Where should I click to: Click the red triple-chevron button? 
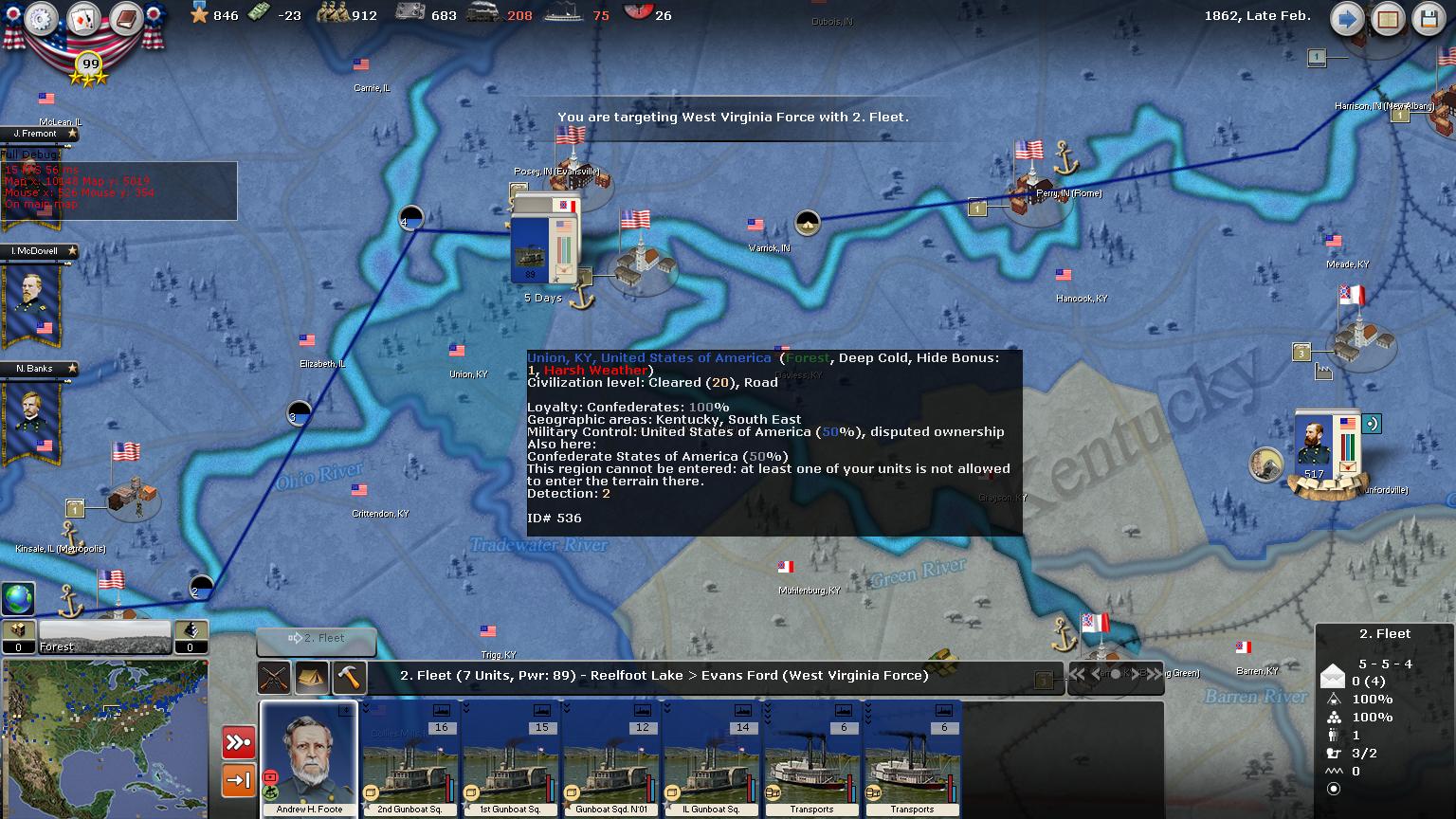click(x=238, y=742)
